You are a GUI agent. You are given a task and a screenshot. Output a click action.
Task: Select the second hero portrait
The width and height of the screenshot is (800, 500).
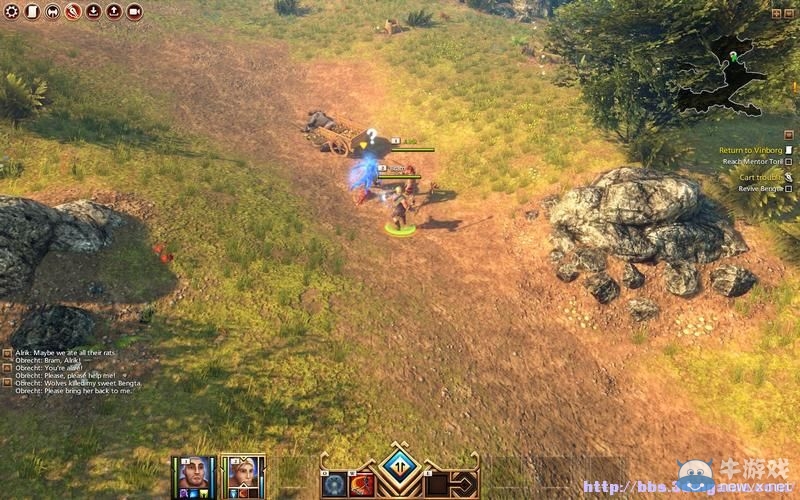(242, 473)
